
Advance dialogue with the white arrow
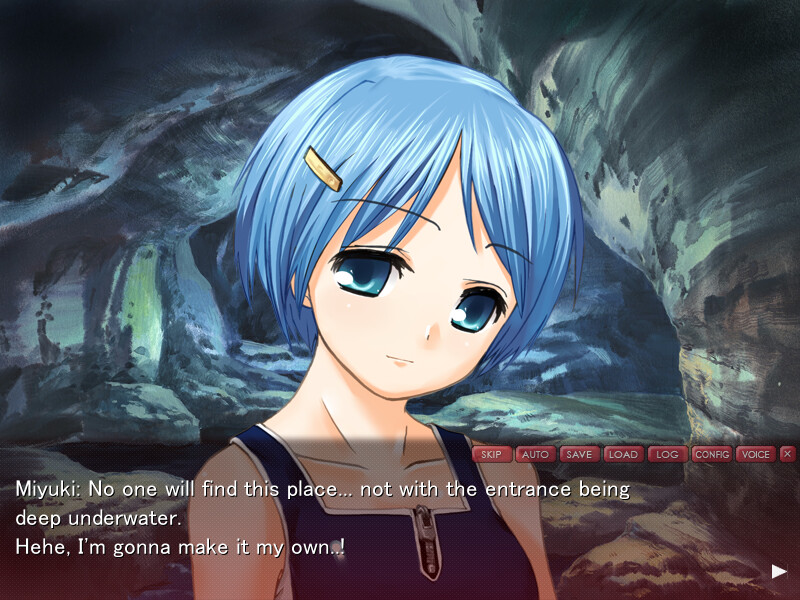[x=779, y=571]
